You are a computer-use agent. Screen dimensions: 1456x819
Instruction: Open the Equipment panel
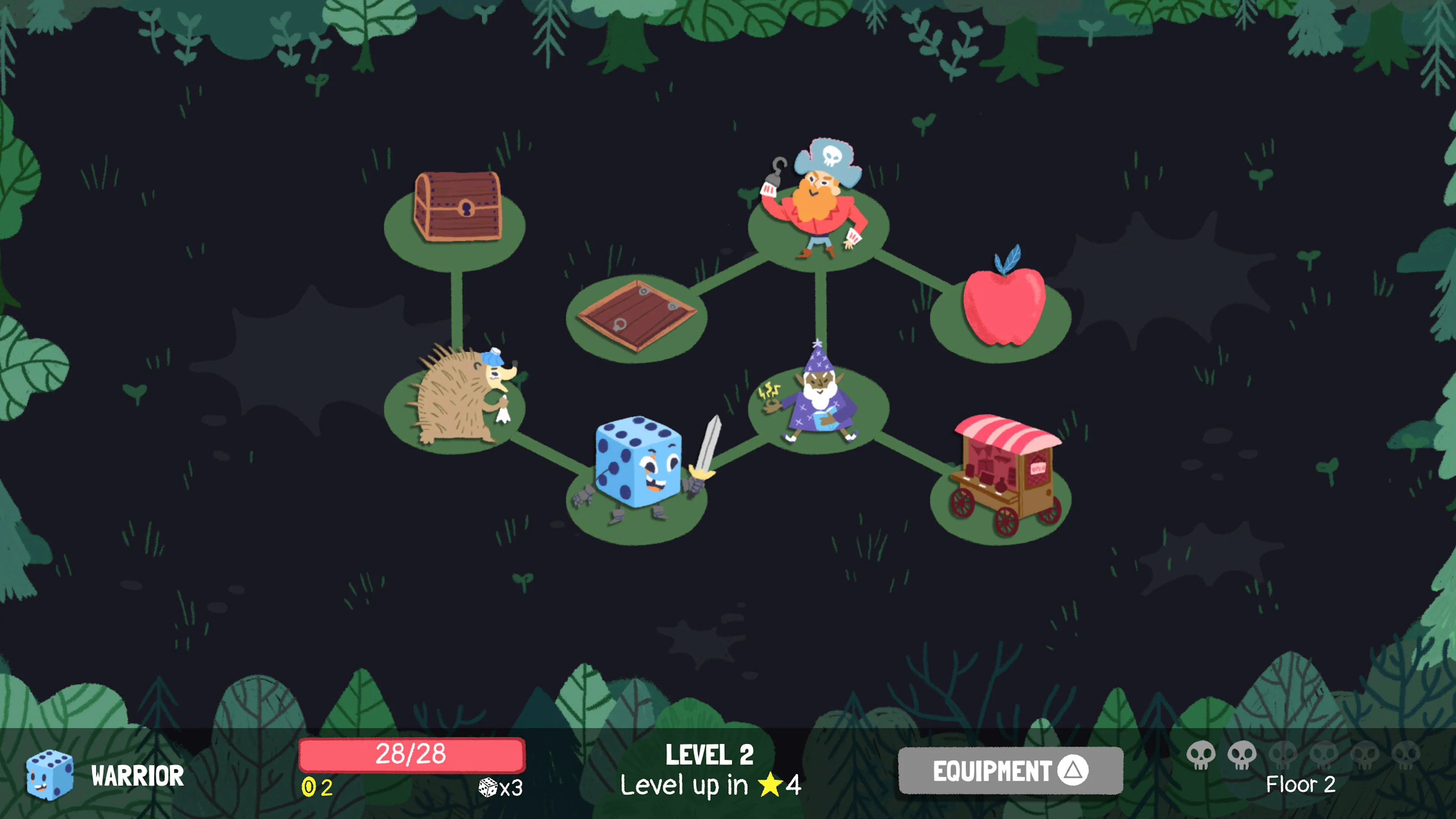coord(1012,770)
